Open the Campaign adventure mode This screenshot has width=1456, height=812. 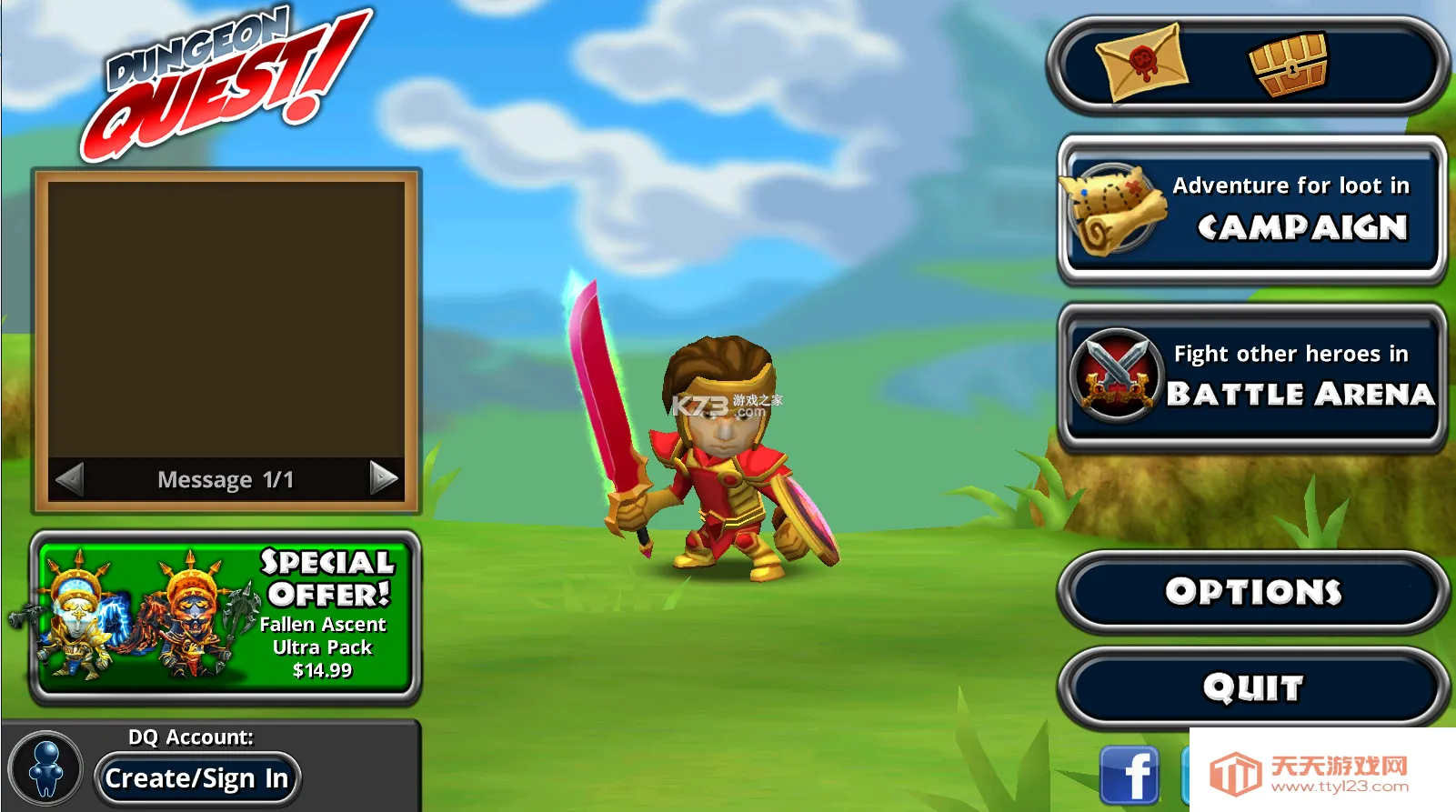coord(1251,209)
